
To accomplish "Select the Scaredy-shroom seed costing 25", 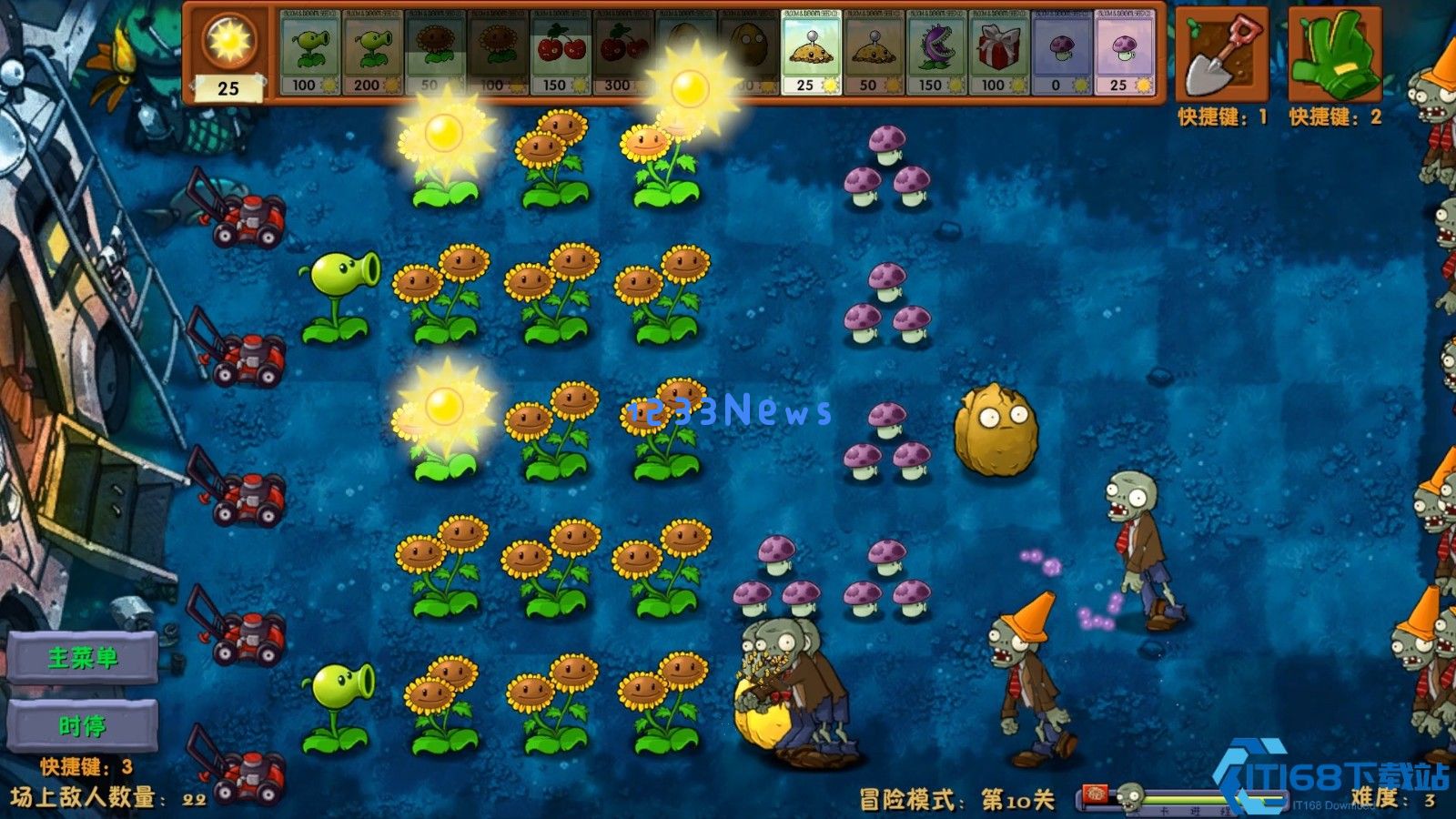I will click(1124, 55).
